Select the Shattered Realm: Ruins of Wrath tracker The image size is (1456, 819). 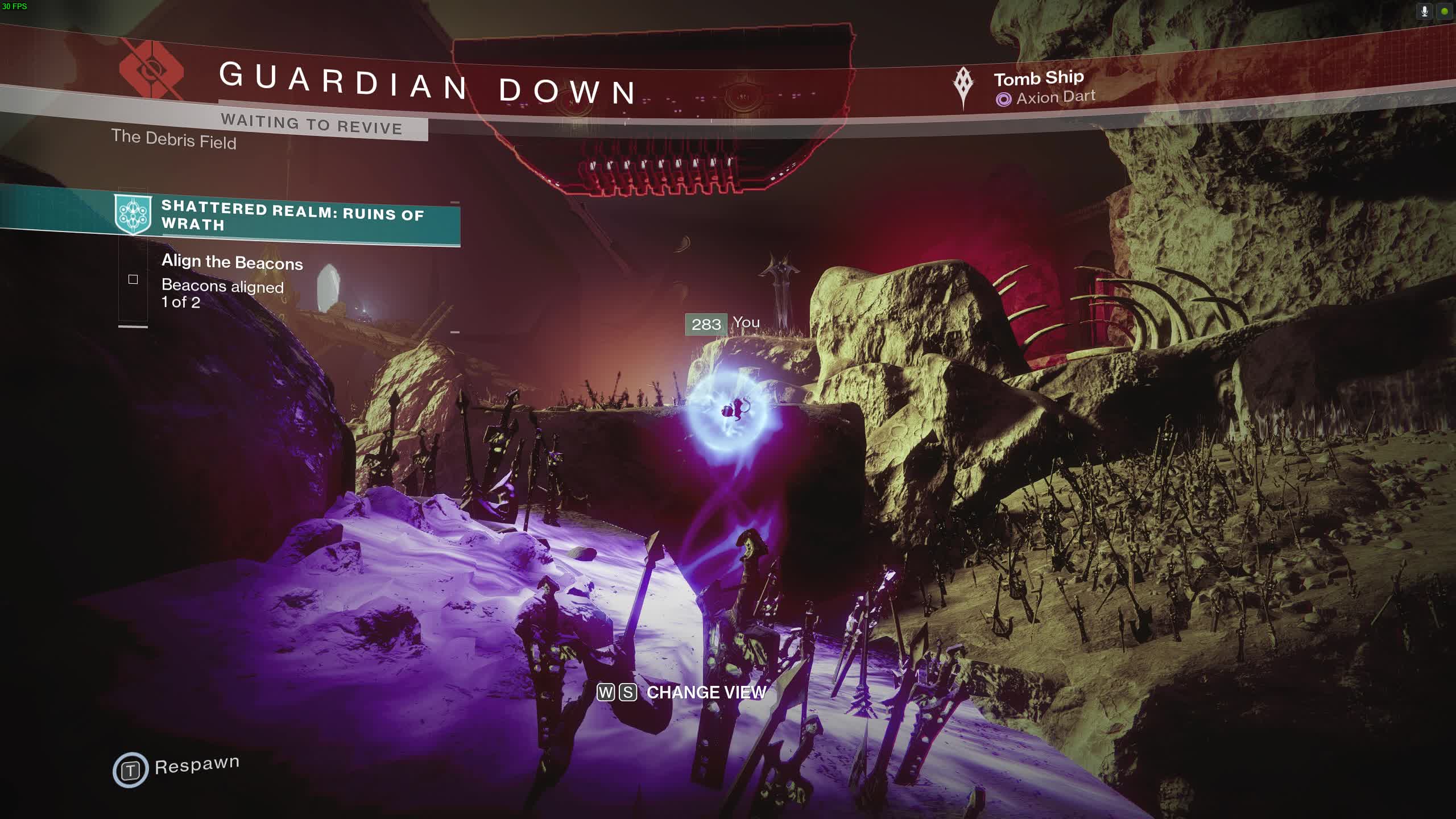(x=292, y=217)
